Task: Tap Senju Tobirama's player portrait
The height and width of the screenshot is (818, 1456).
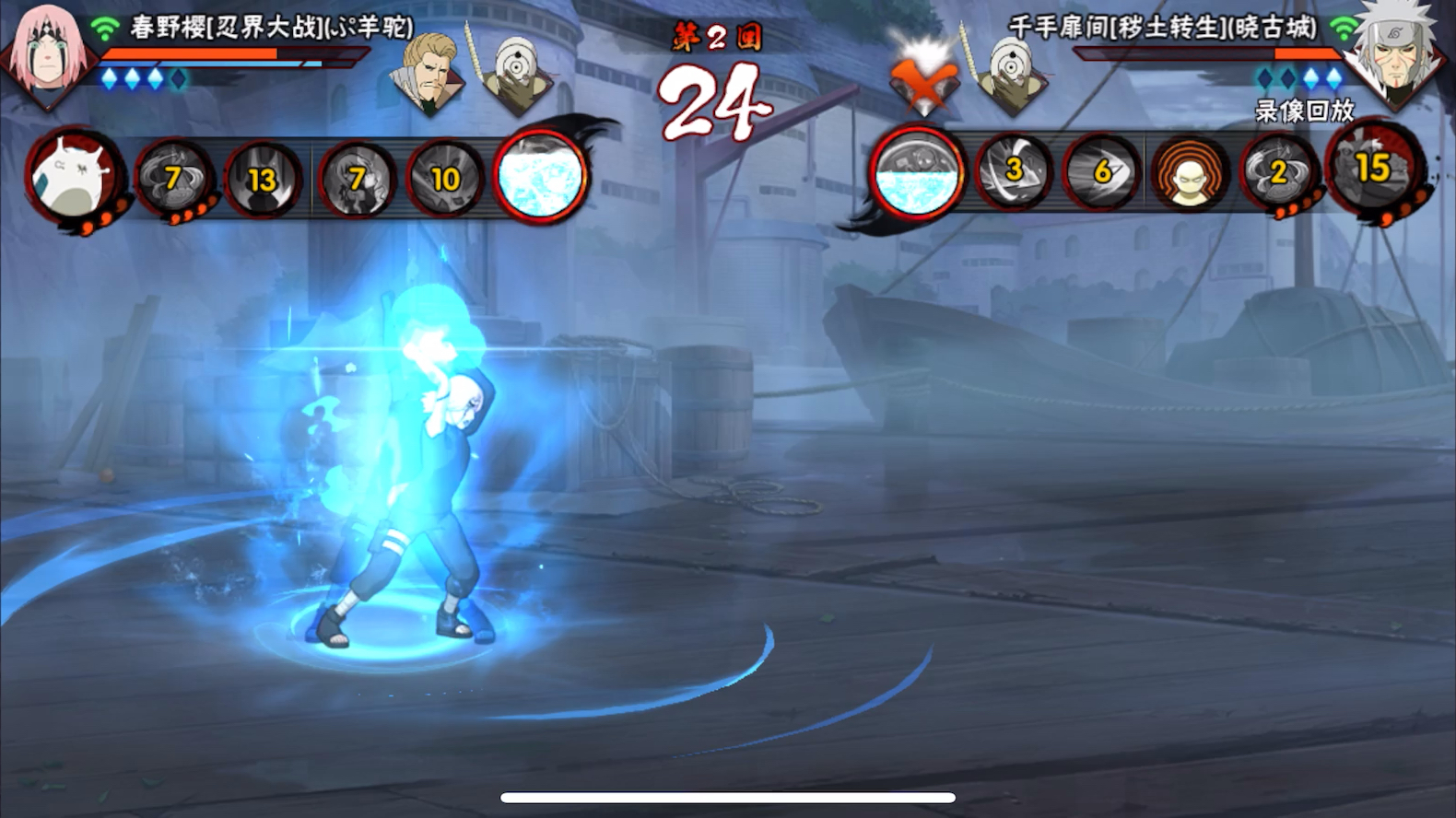Action: click(1393, 57)
